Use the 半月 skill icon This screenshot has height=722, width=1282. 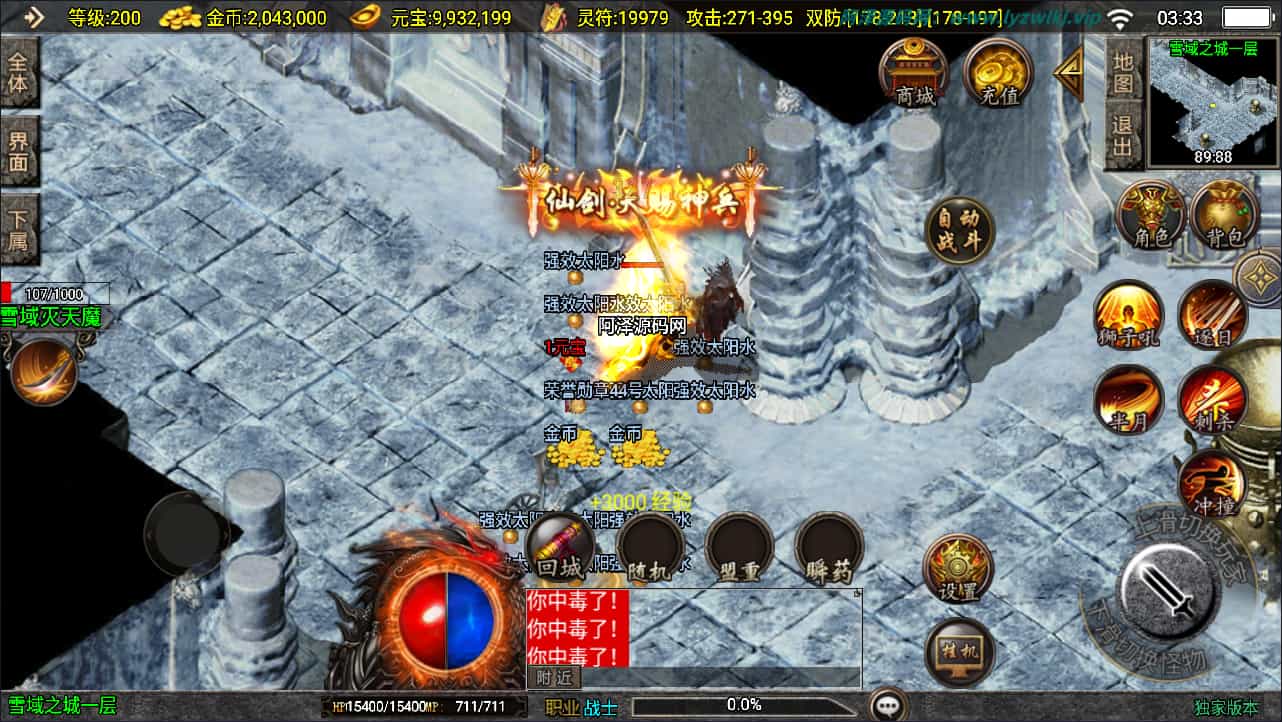pos(1128,398)
